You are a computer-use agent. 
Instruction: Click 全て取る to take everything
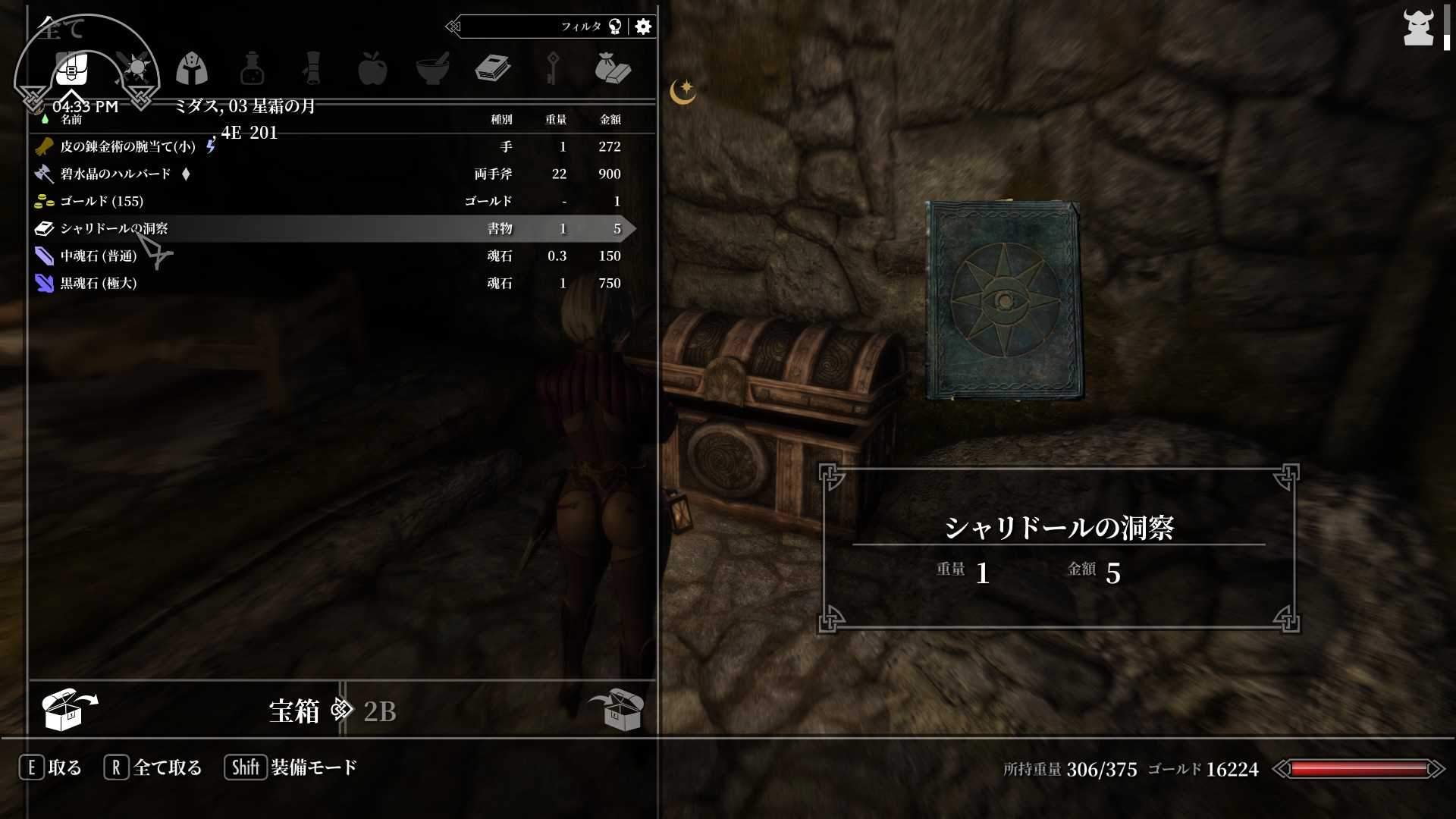click(x=168, y=767)
